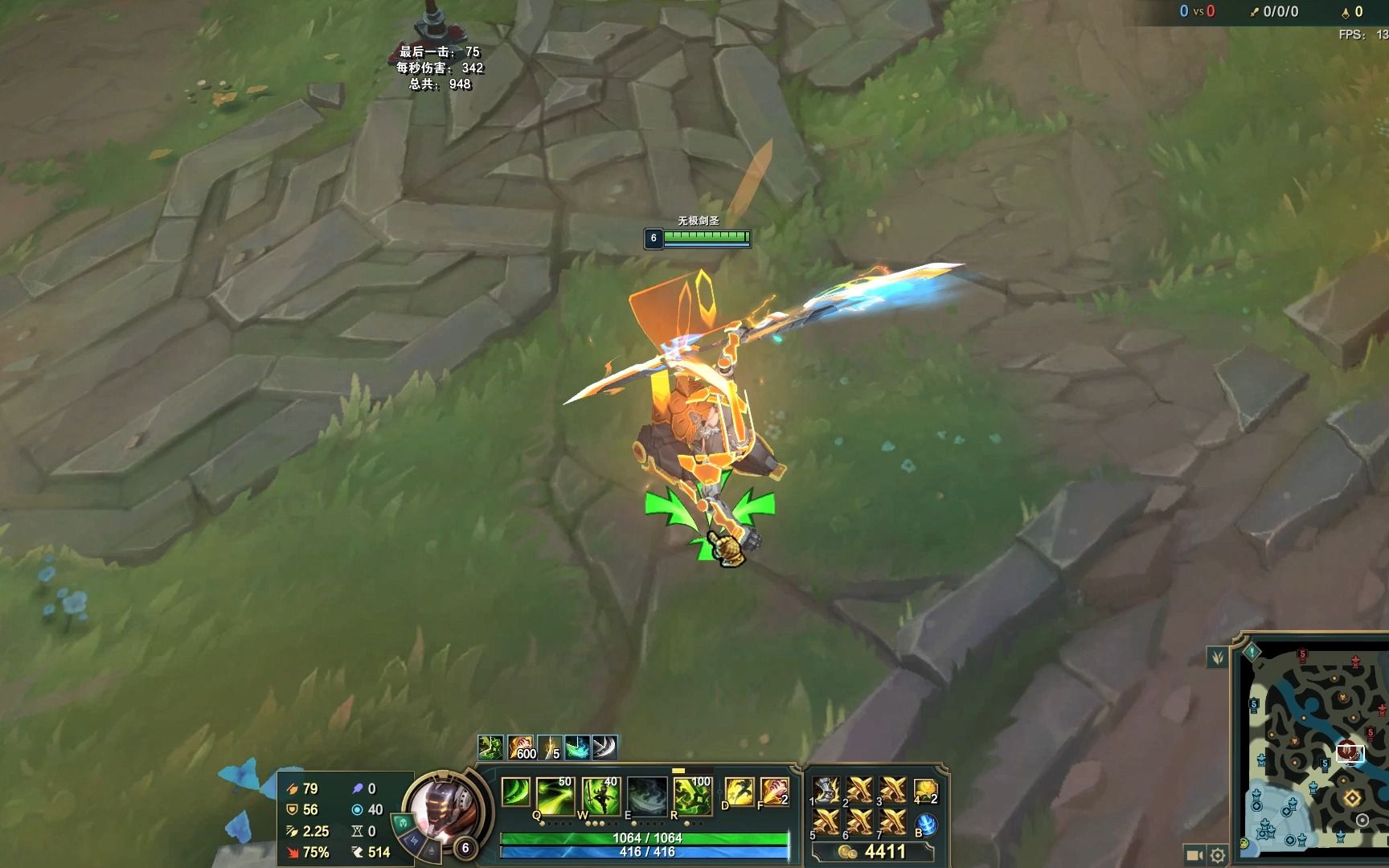The height and width of the screenshot is (868, 1389).
Task: Click the exclamation diamond on the minimap corner
Action: [1252, 650]
